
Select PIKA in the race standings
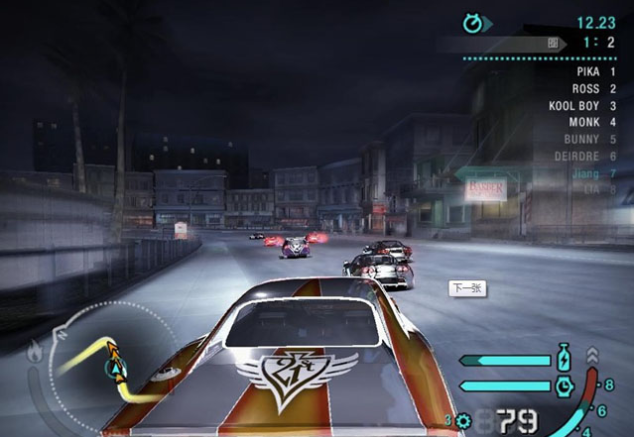pyautogui.click(x=596, y=73)
